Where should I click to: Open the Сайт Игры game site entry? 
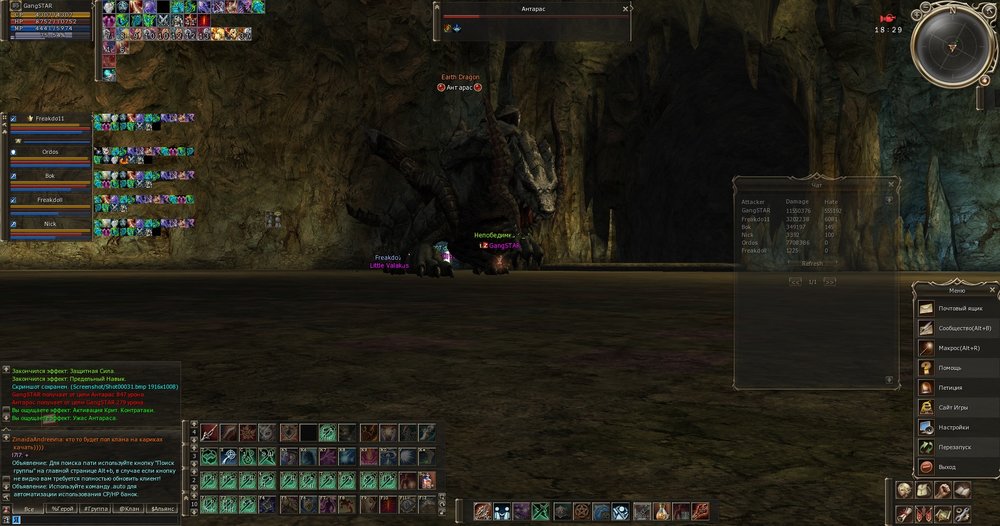[x=955, y=407]
